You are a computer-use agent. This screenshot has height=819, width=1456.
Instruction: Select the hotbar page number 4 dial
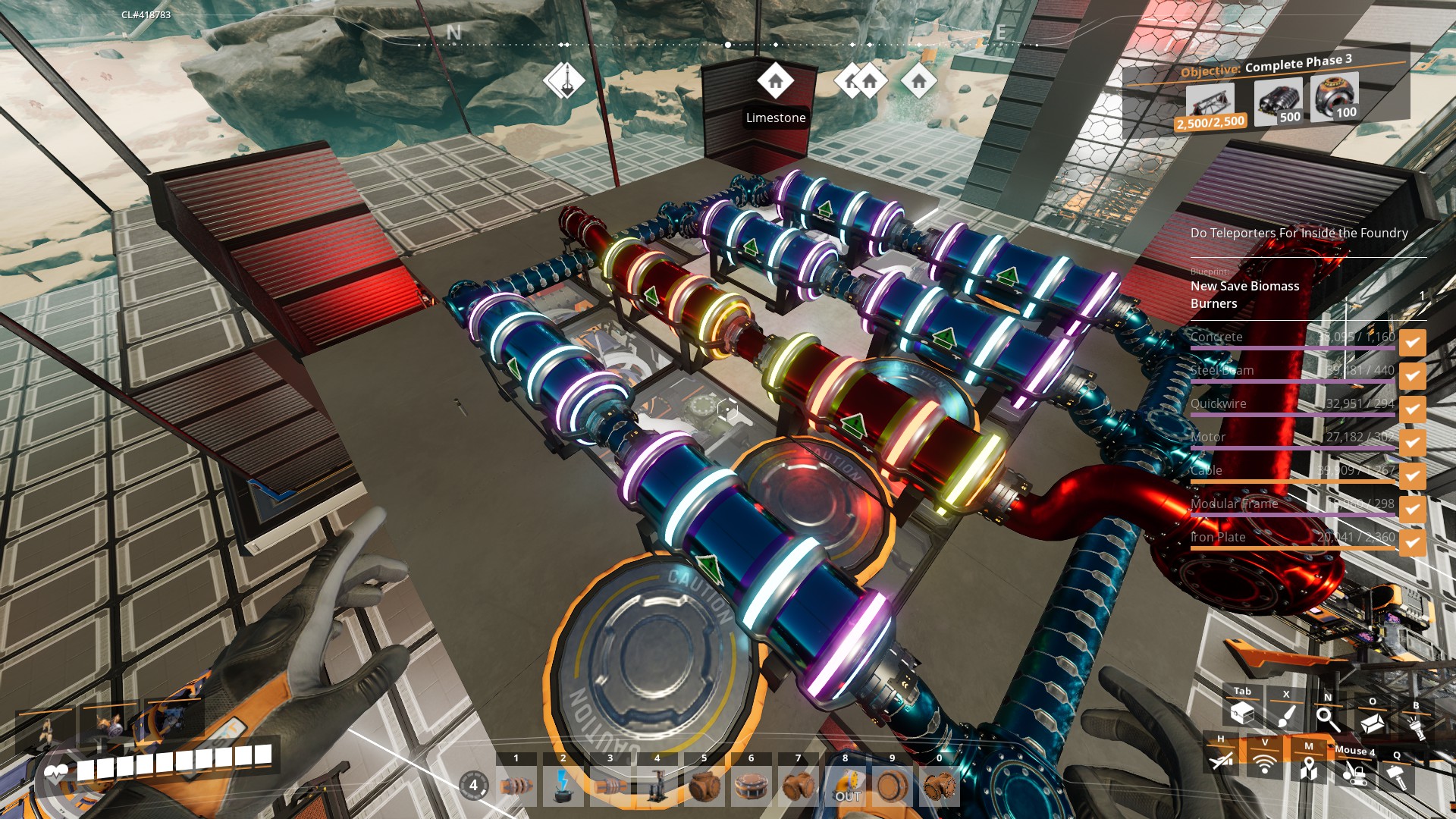[x=473, y=785]
